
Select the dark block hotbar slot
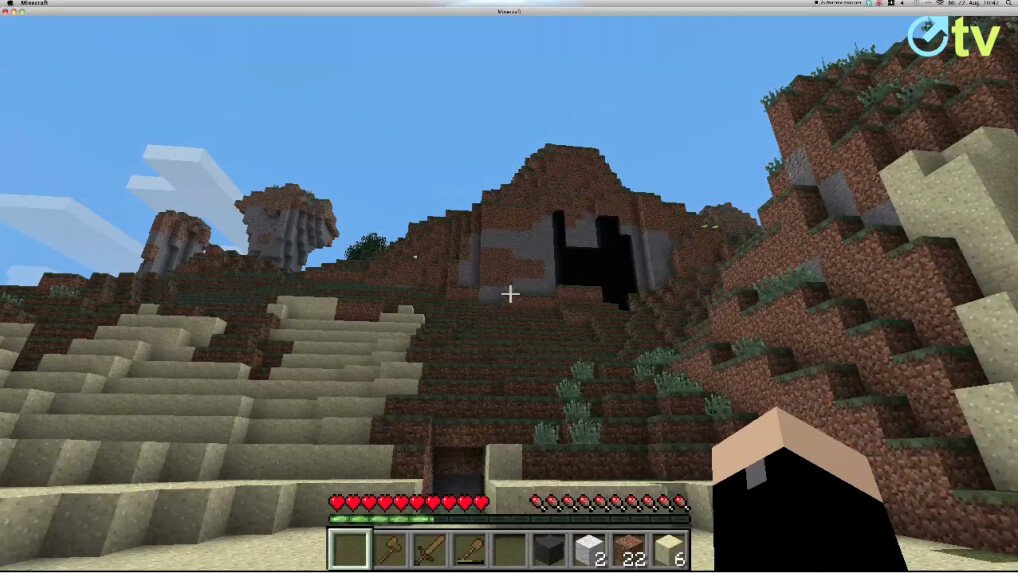click(x=549, y=549)
